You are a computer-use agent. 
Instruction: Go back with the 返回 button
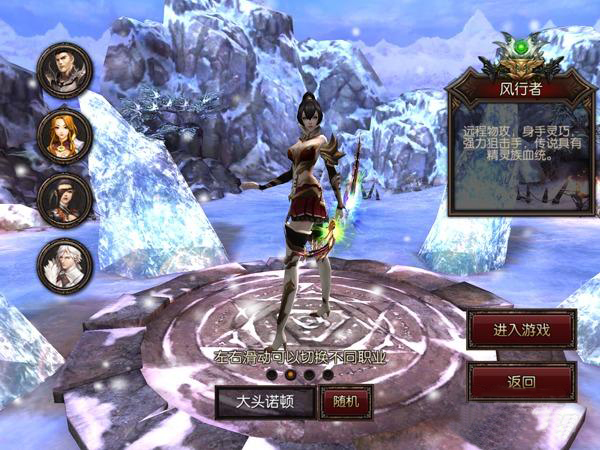(x=521, y=381)
